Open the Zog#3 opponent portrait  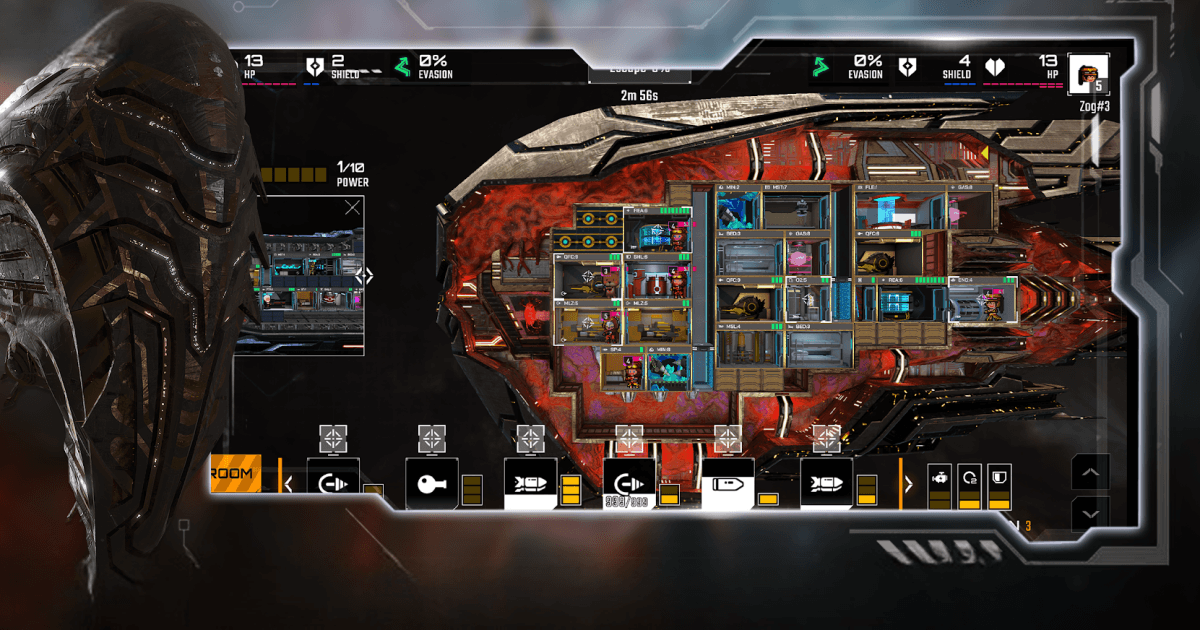(1088, 74)
